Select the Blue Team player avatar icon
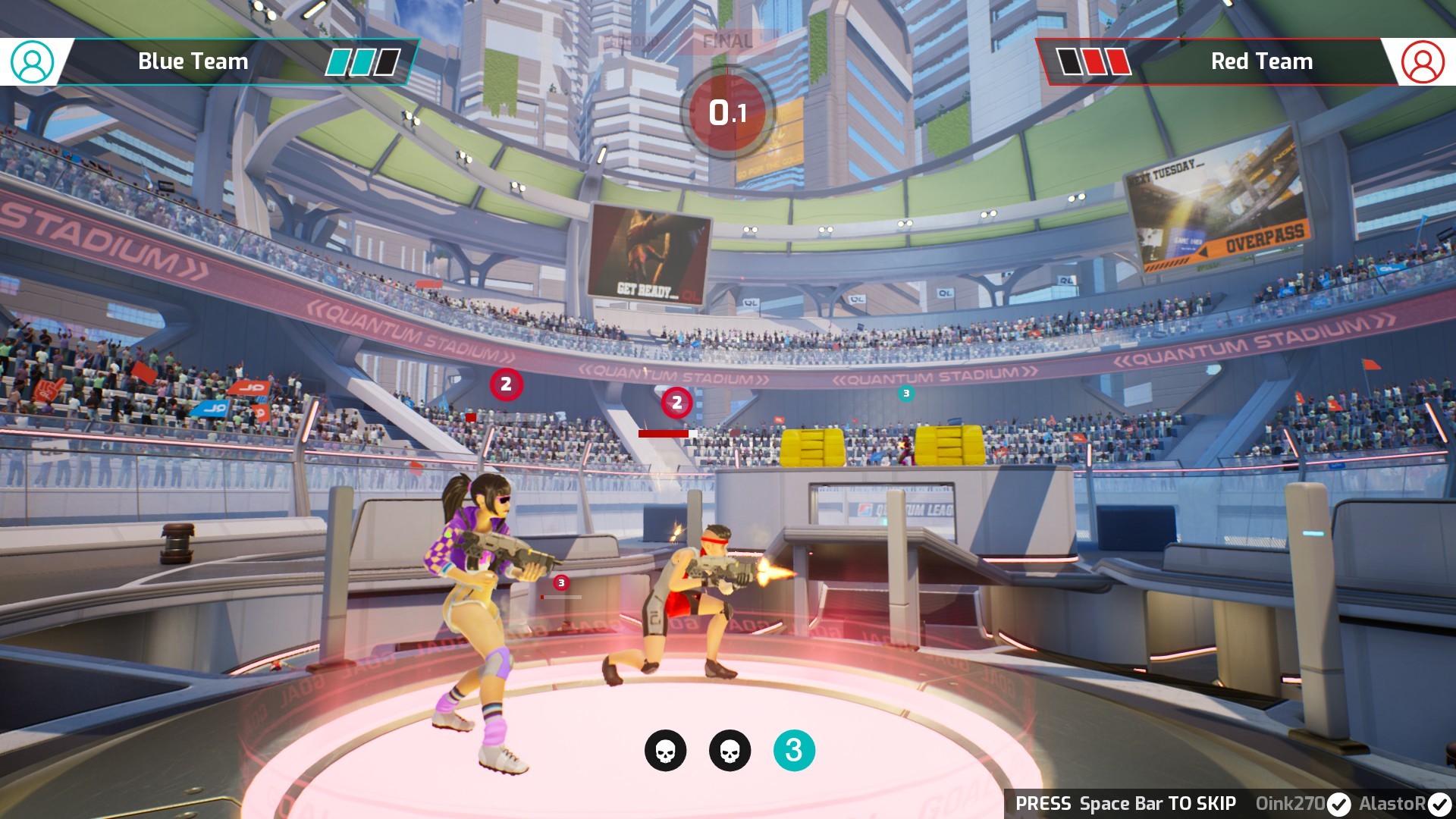This screenshot has height=819, width=1456. (30, 61)
